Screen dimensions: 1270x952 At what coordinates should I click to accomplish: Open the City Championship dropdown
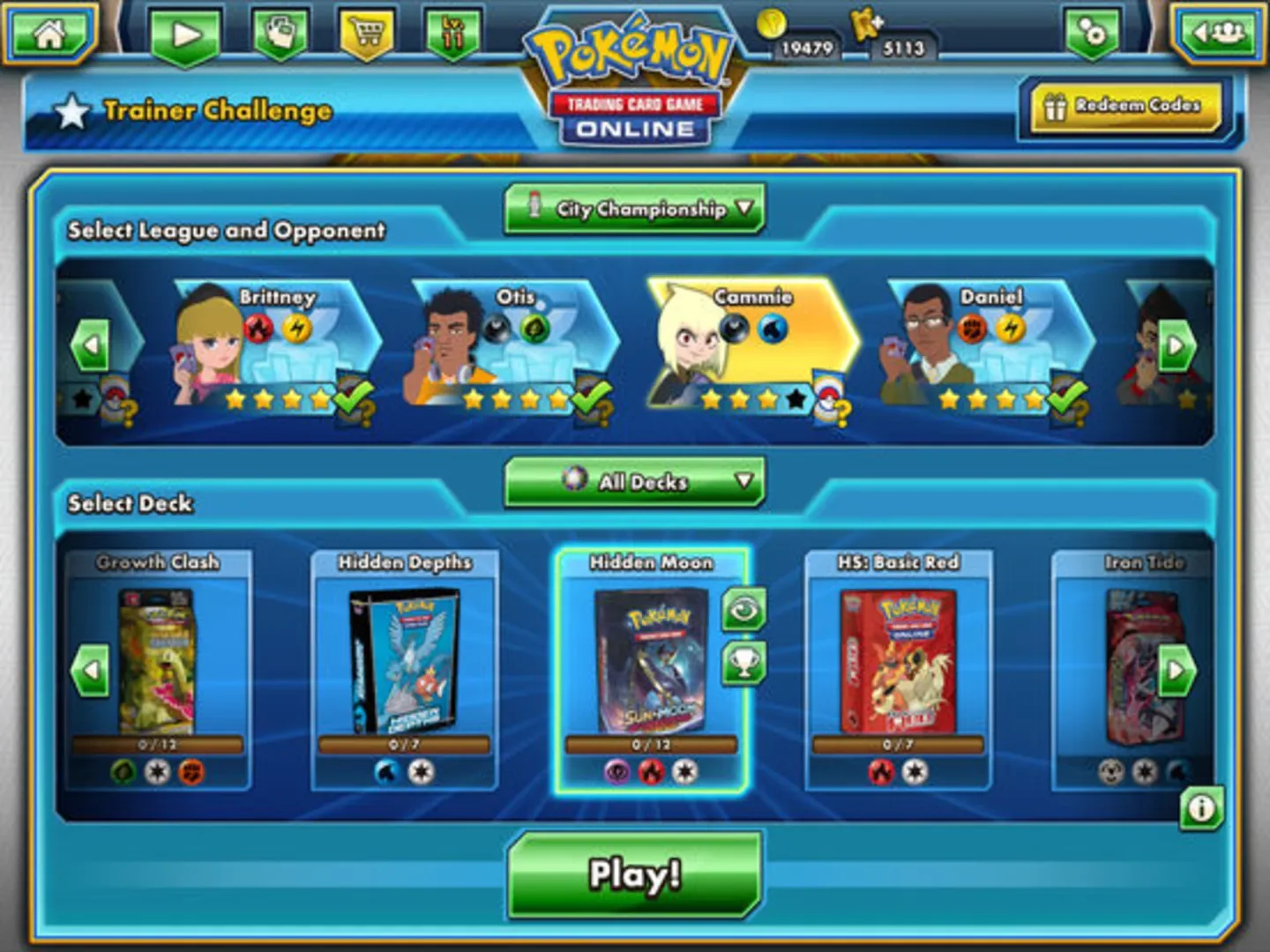coord(637,211)
